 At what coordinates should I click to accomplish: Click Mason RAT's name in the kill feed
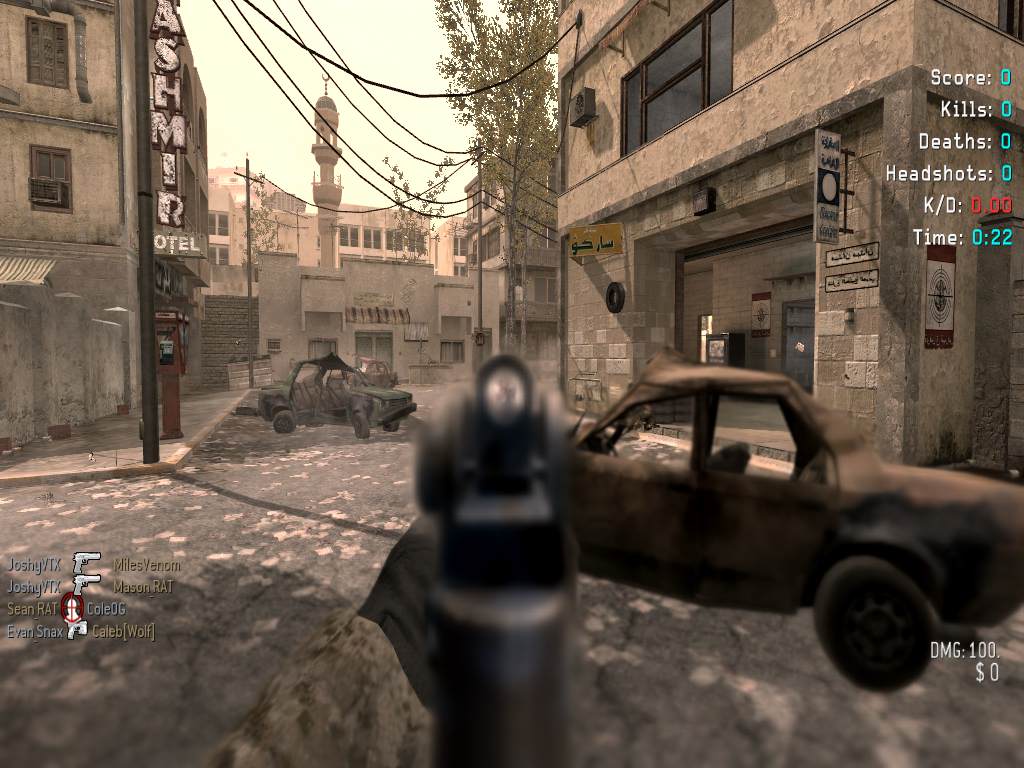point(142,587)
